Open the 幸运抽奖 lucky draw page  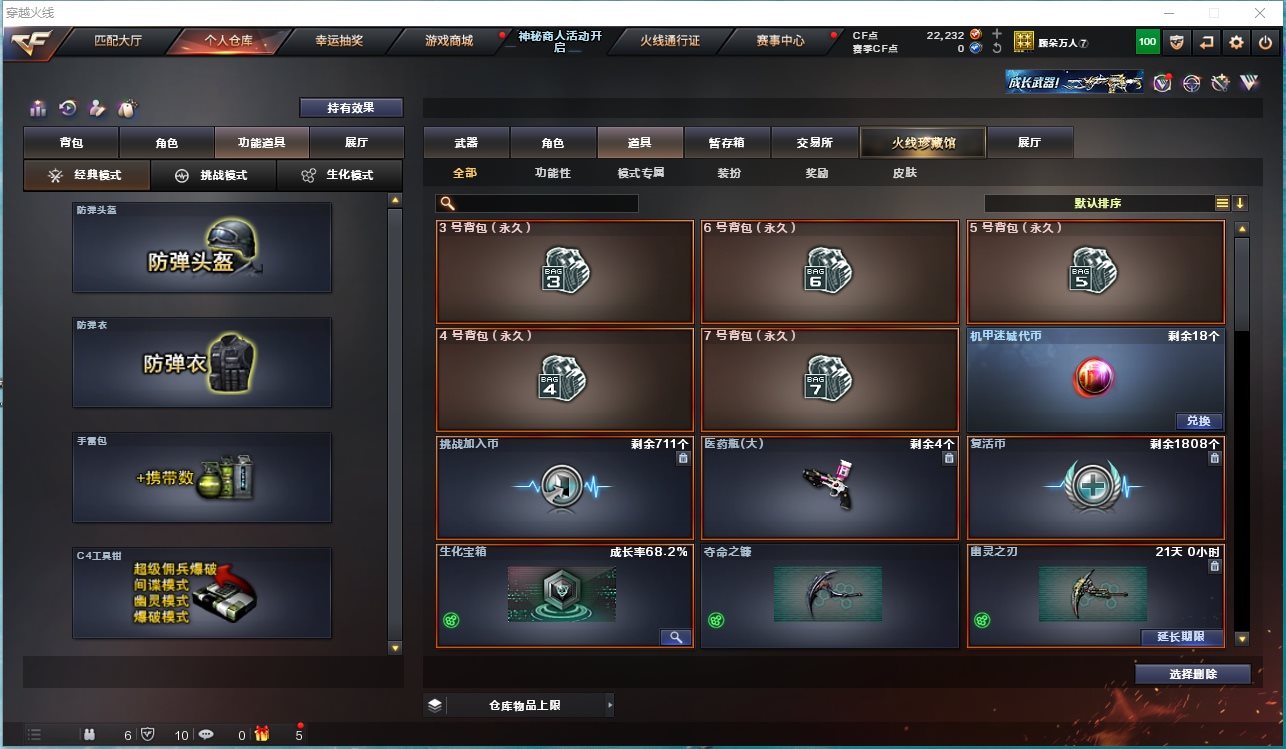tap(339, 42)
